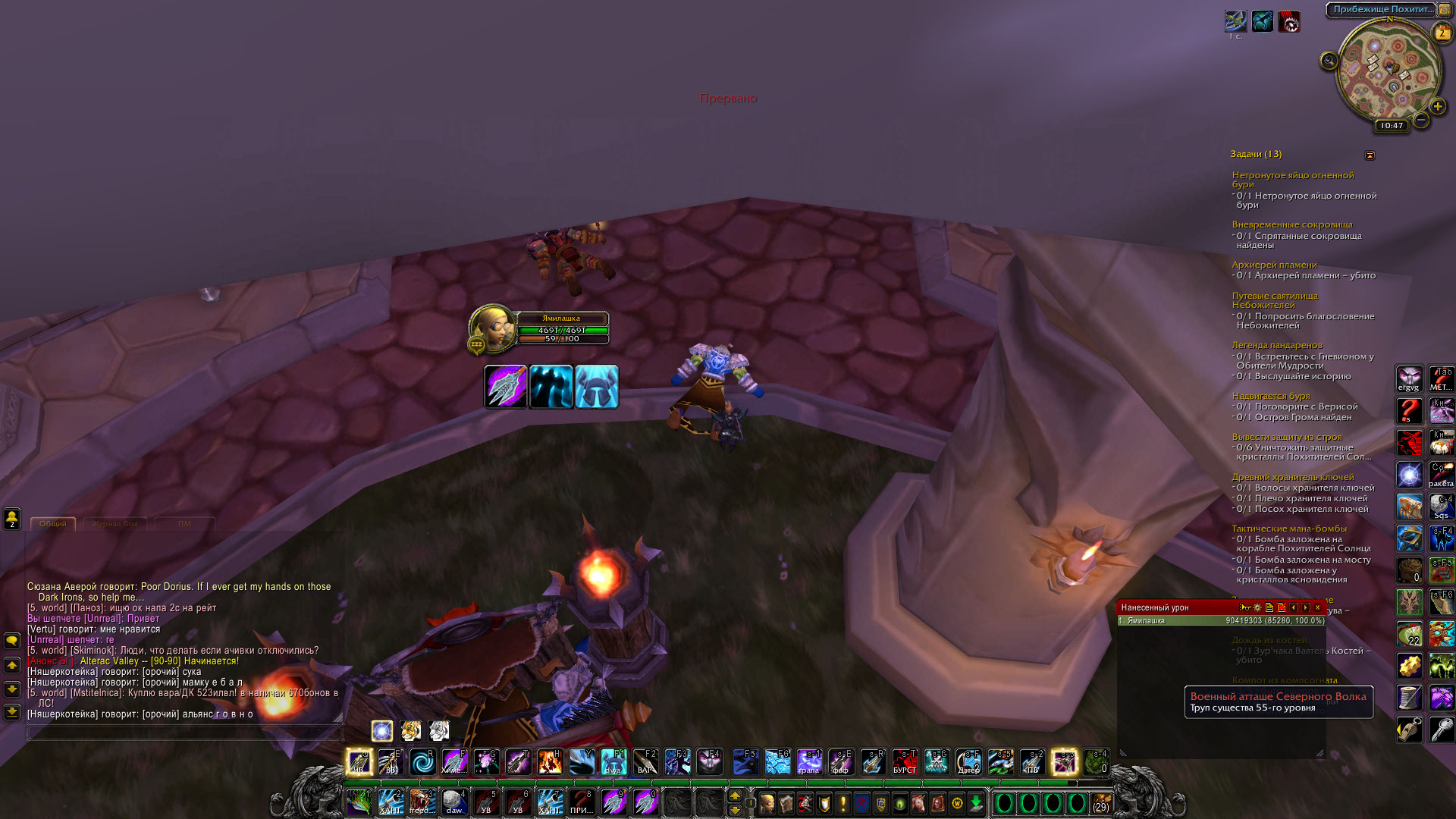The height and width of the screenshot is (819, 1456).
Task: Open the backpack showing 29 free slots
Action: pos(1100,802)
